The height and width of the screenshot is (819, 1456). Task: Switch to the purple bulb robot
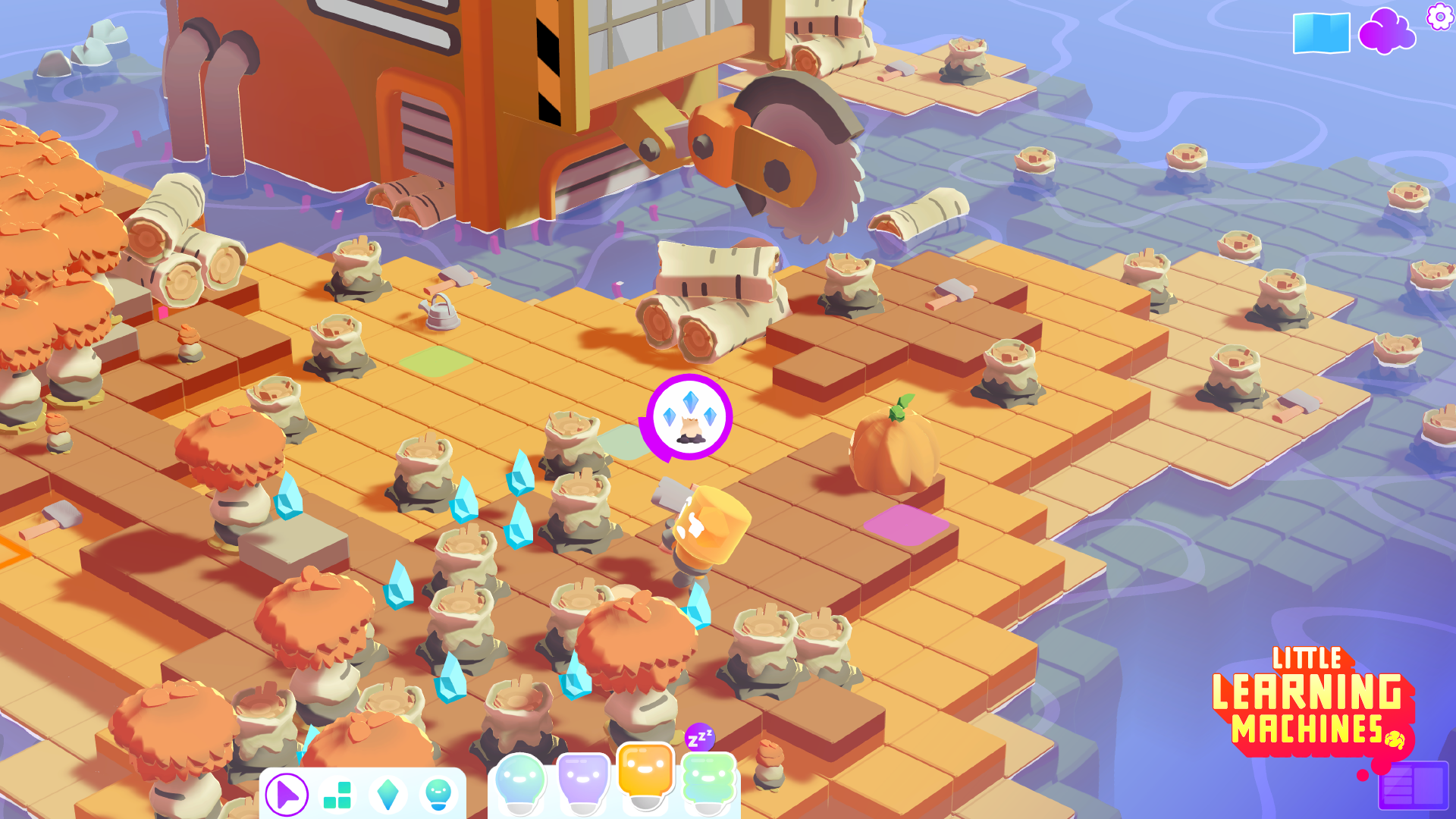click(582, 781)
